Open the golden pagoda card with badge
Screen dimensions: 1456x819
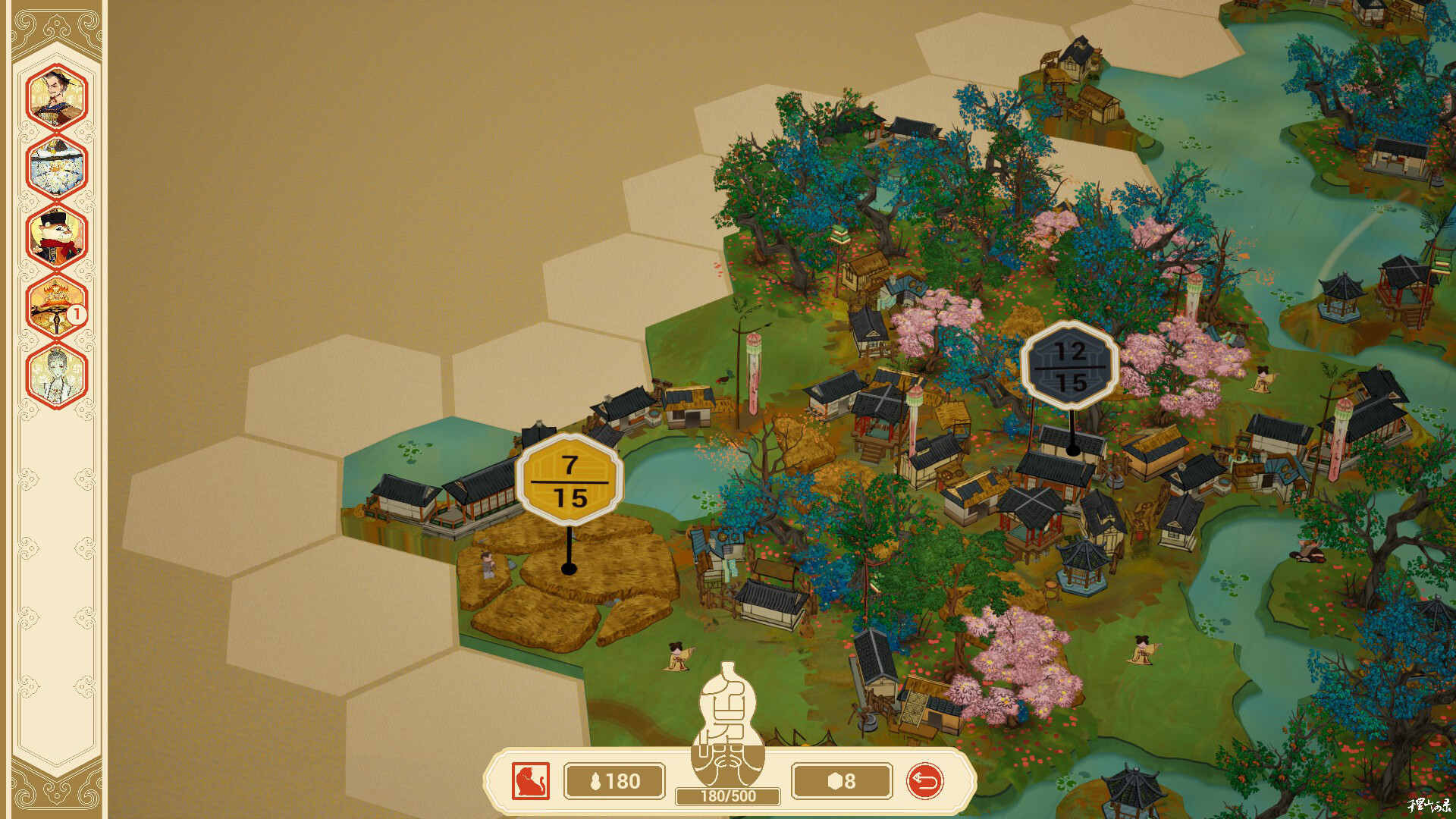pyautogui.click(x=58, y=306)
